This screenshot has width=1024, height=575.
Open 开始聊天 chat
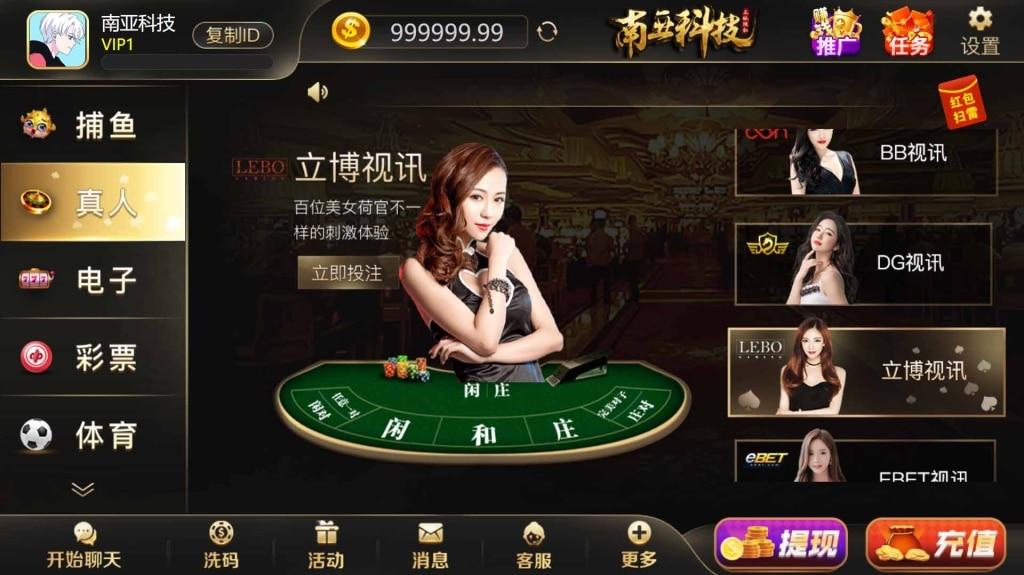[84, 546]
